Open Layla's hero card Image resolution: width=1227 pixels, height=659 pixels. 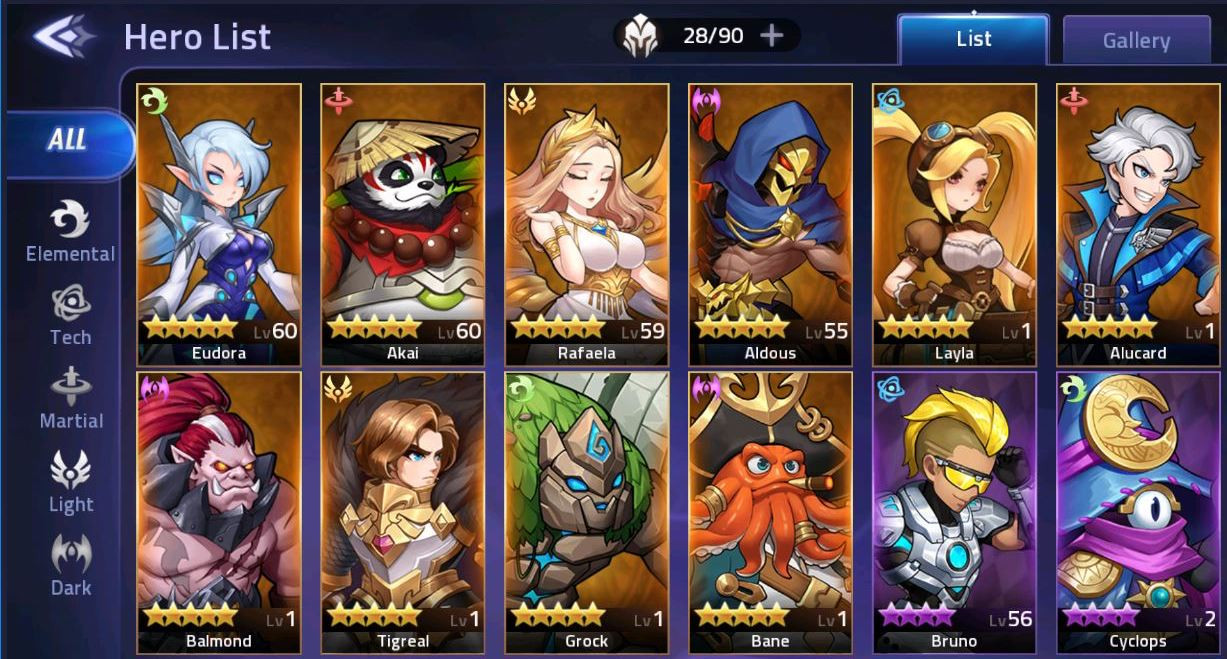coord(955,225)
